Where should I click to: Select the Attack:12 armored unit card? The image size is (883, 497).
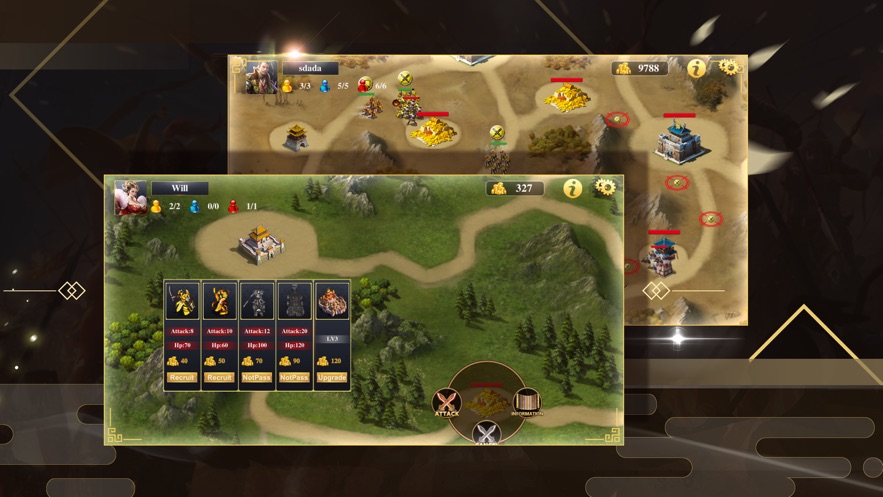[257, 302]
